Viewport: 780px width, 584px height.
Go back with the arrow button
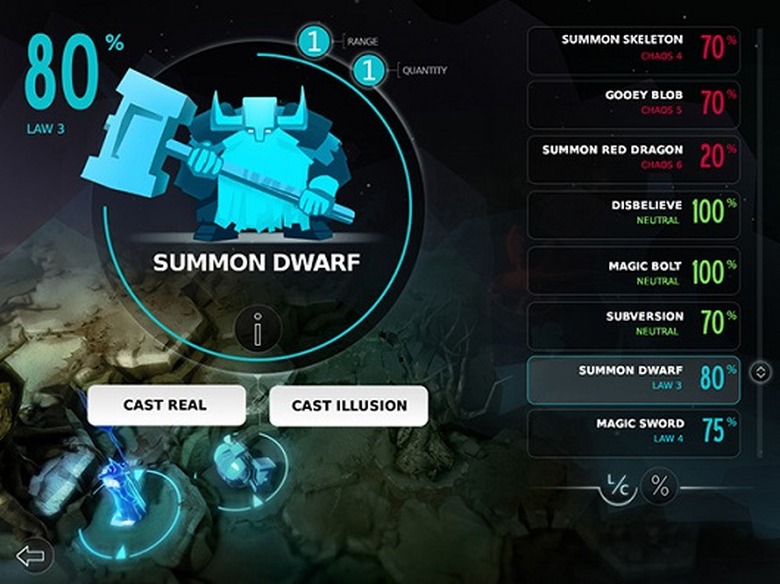(x=32, y=556)
